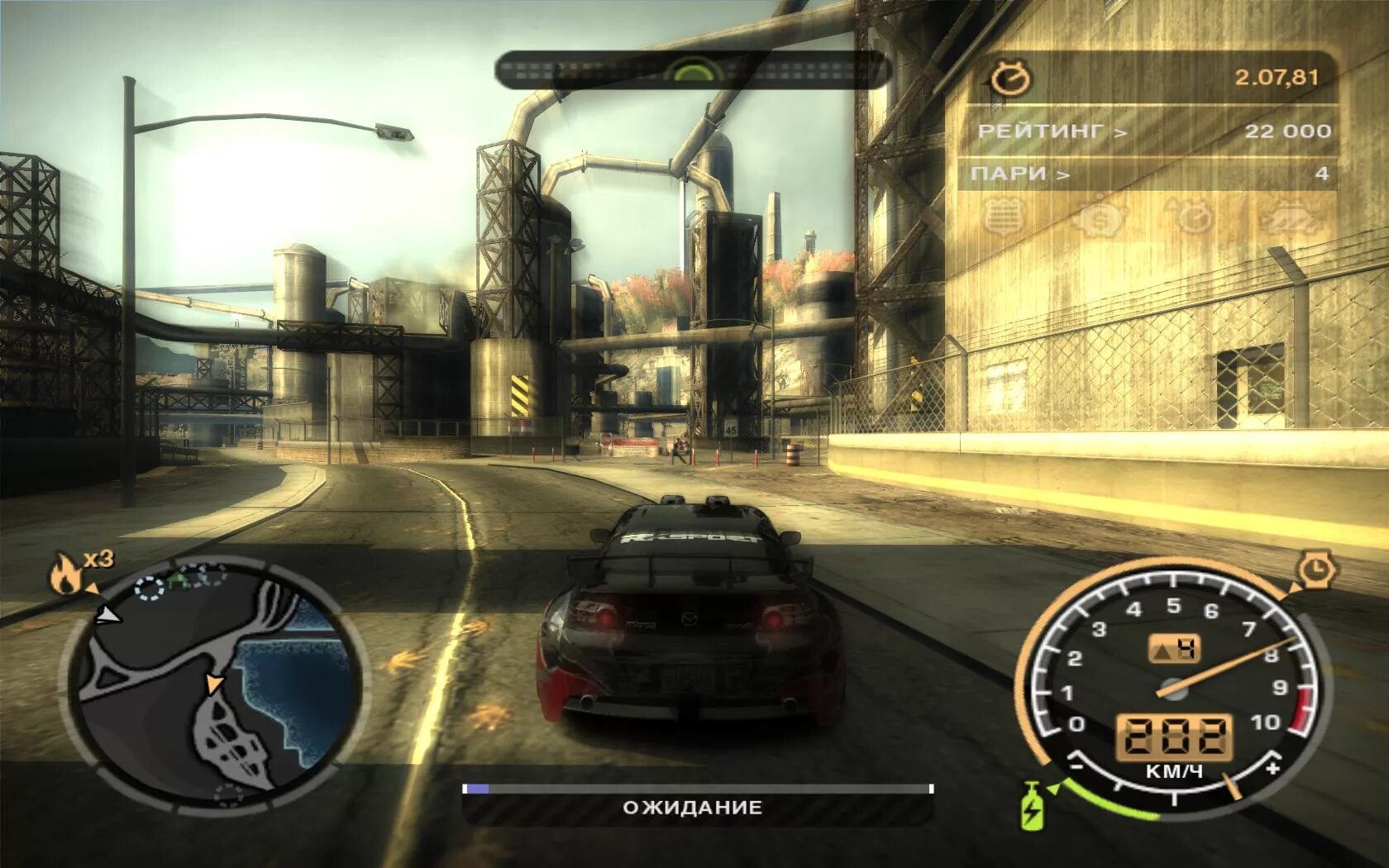Click the pursuit timer stopwatch icon

1011,79
